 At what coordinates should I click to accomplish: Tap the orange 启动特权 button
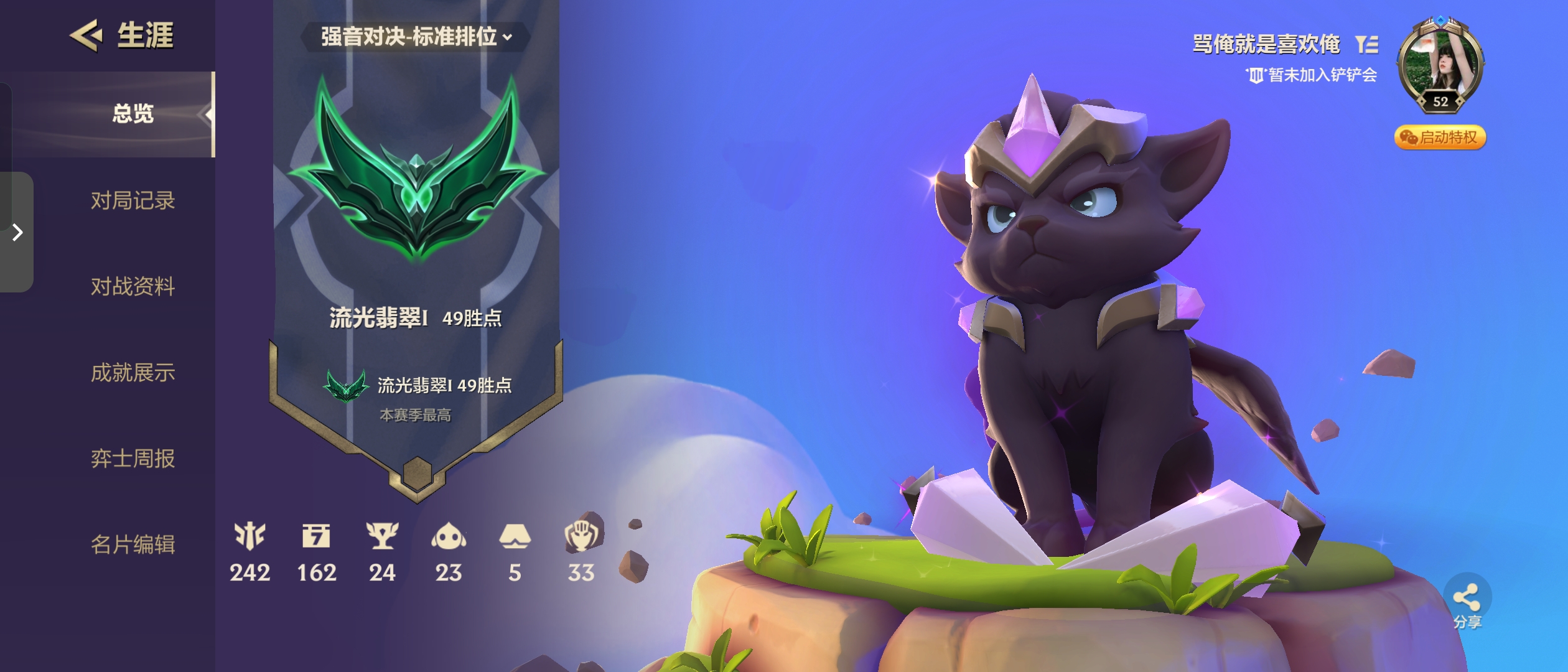[x=1440, y=138]
